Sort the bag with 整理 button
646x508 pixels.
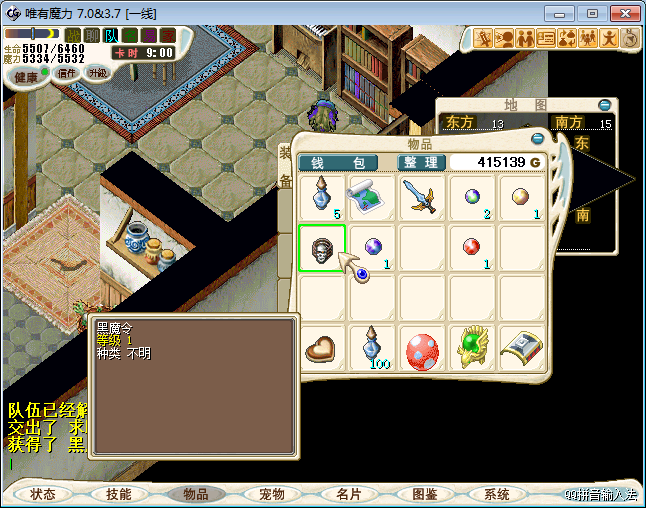pos(421,162)
